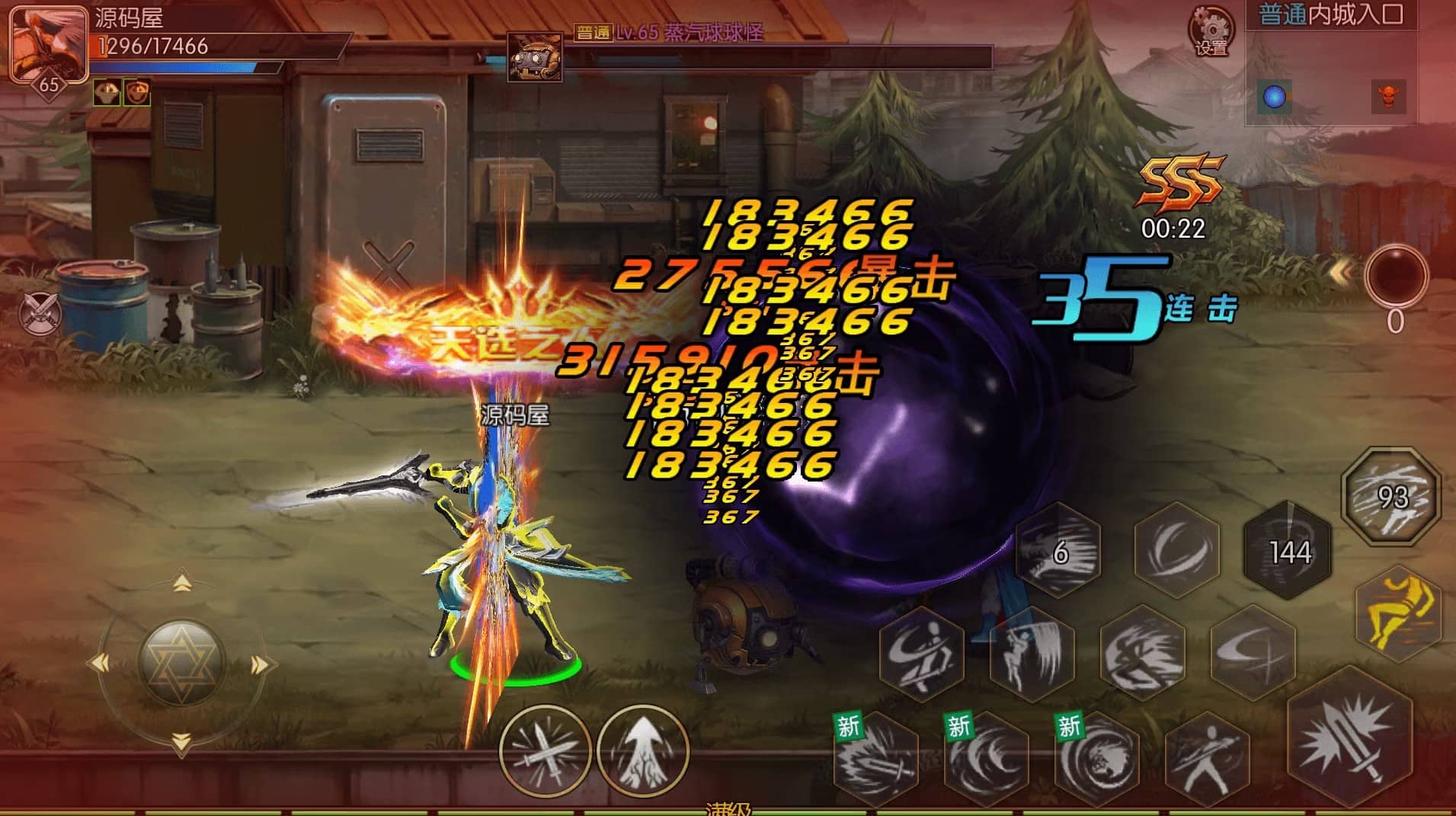Activate the skill showing cooldown 6
This screenshot has width=1456, height=816.
(1059, 550)
